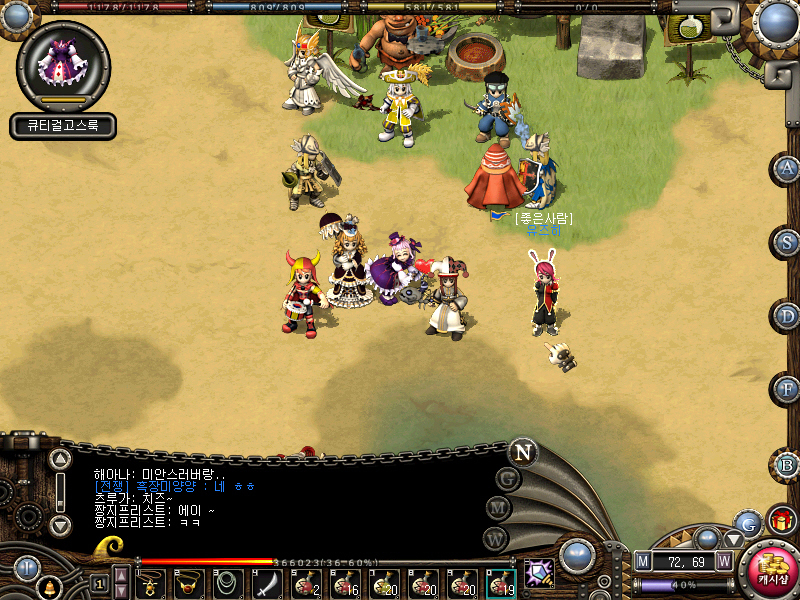Activate the purple crystal skill icon
The image size is (800, 600).
539,574
